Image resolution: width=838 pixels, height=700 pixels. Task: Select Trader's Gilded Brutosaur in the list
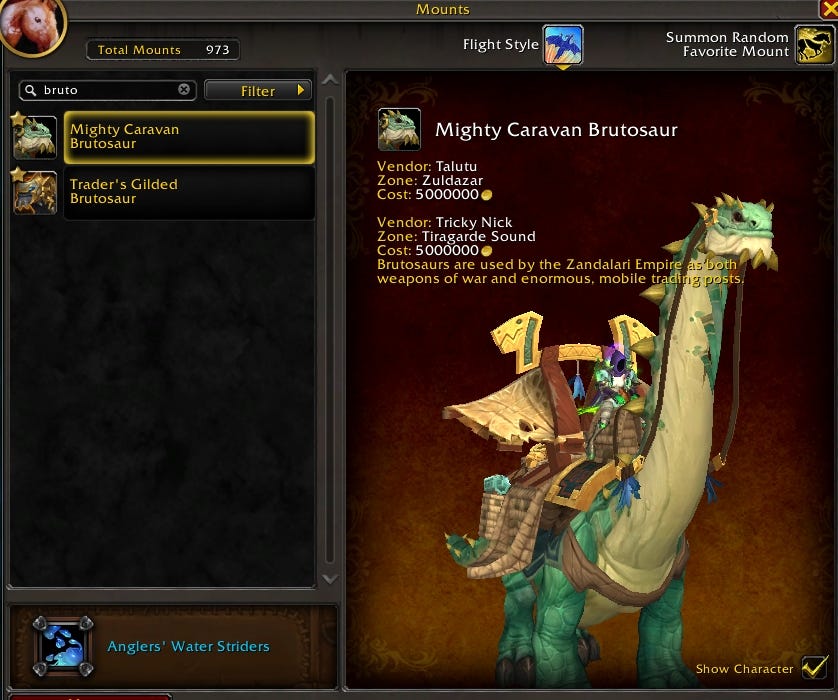pos(188,192)
